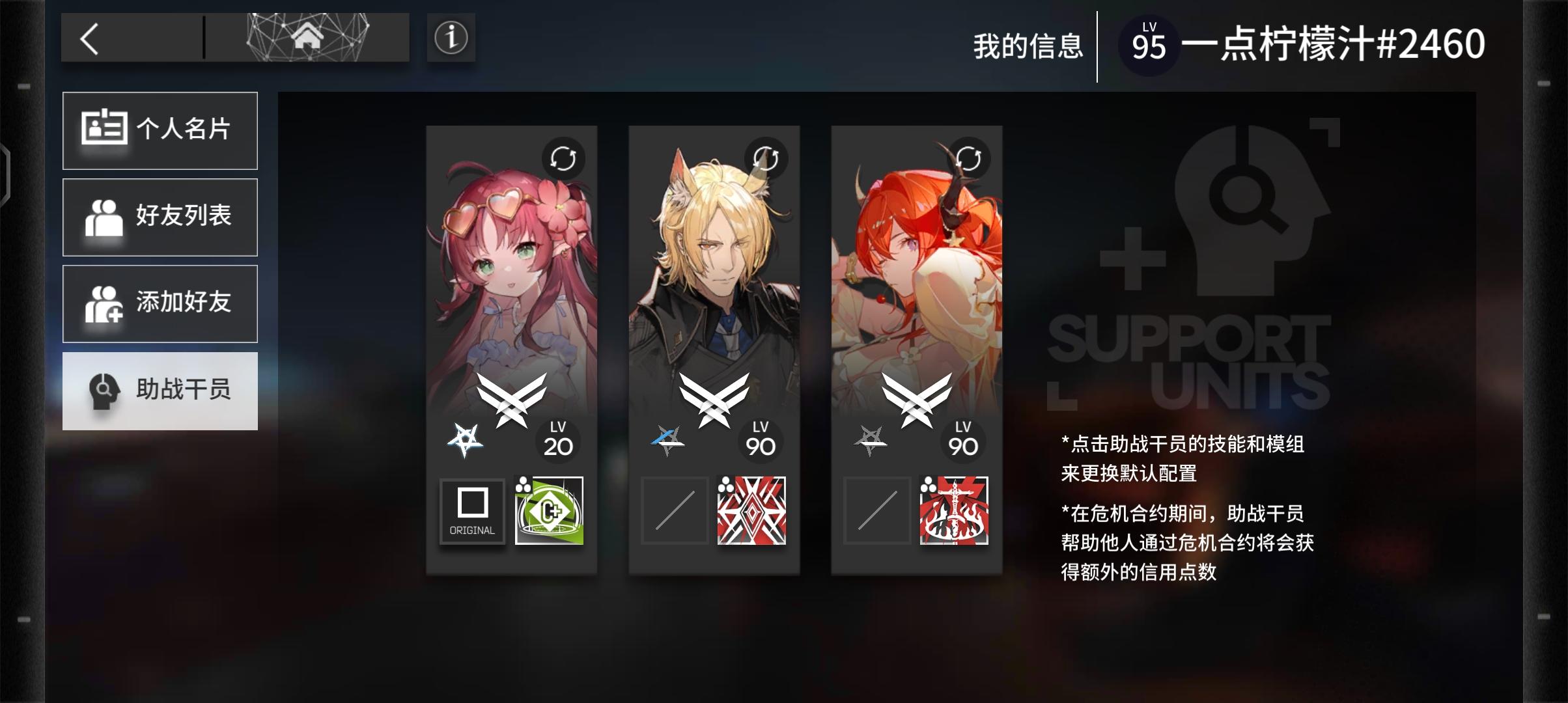
Task: Click the pink-haired operator's portrait
Action: pyautogui.click(x=512, y=260)
